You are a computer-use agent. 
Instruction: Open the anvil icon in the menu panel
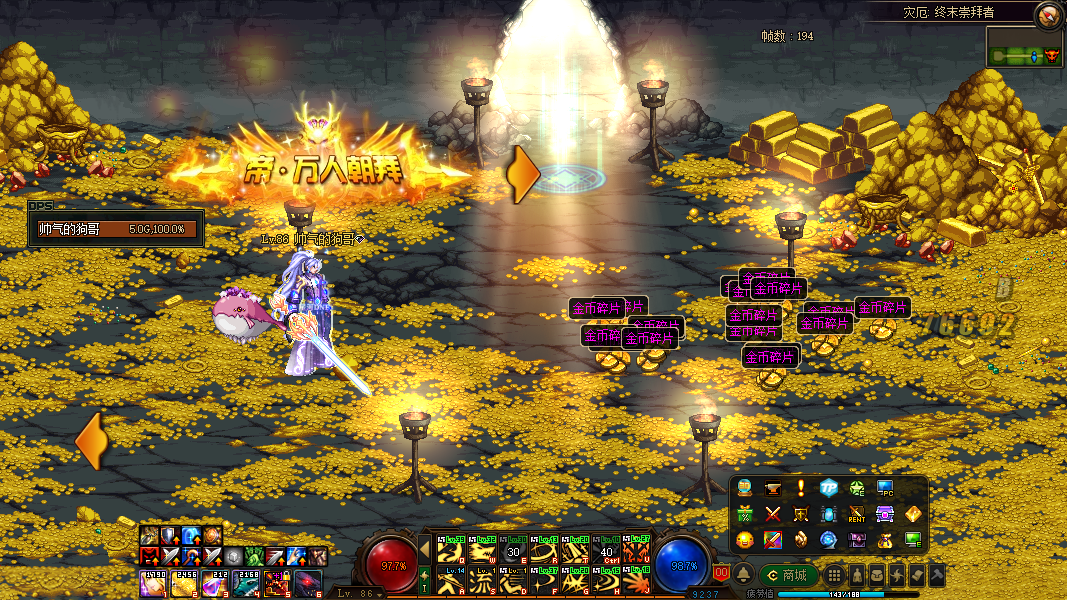click(773, 488)
